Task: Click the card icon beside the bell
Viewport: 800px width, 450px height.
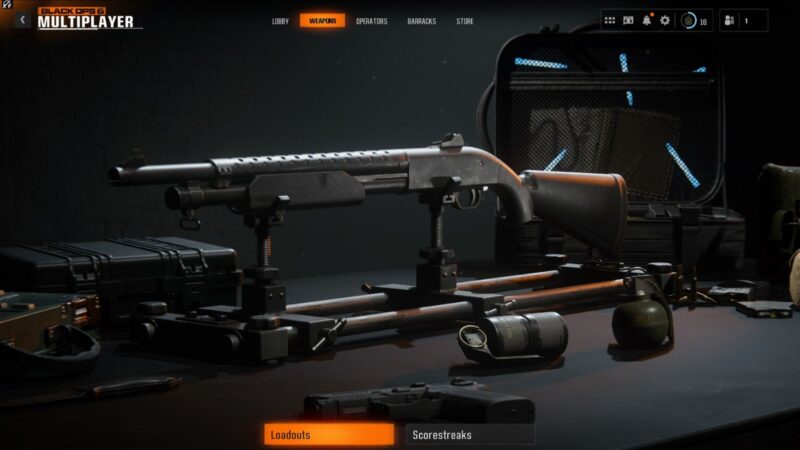Action: 628,20
